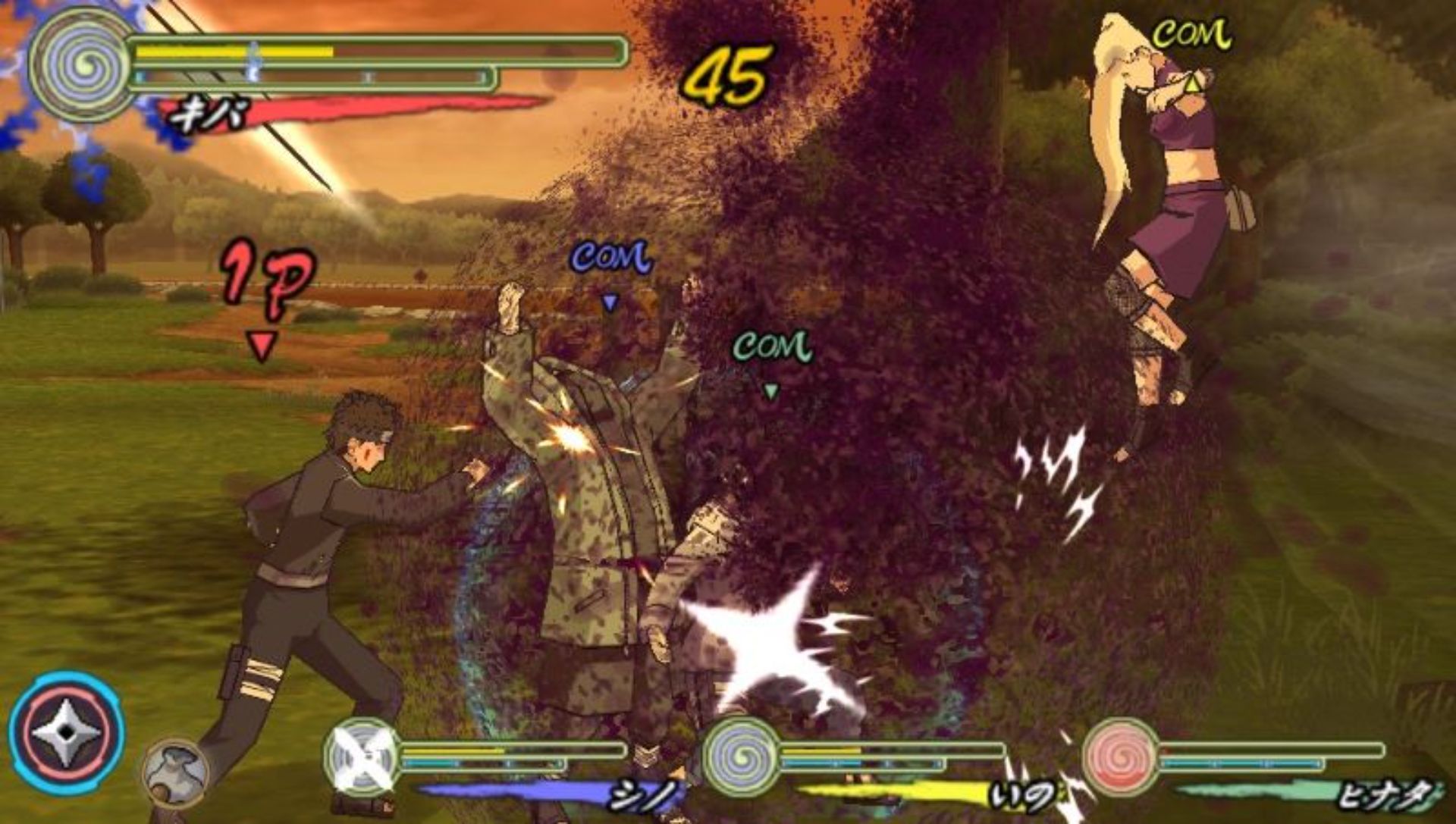
Task: Select the shuriken weapon icon
Action: 67,732
